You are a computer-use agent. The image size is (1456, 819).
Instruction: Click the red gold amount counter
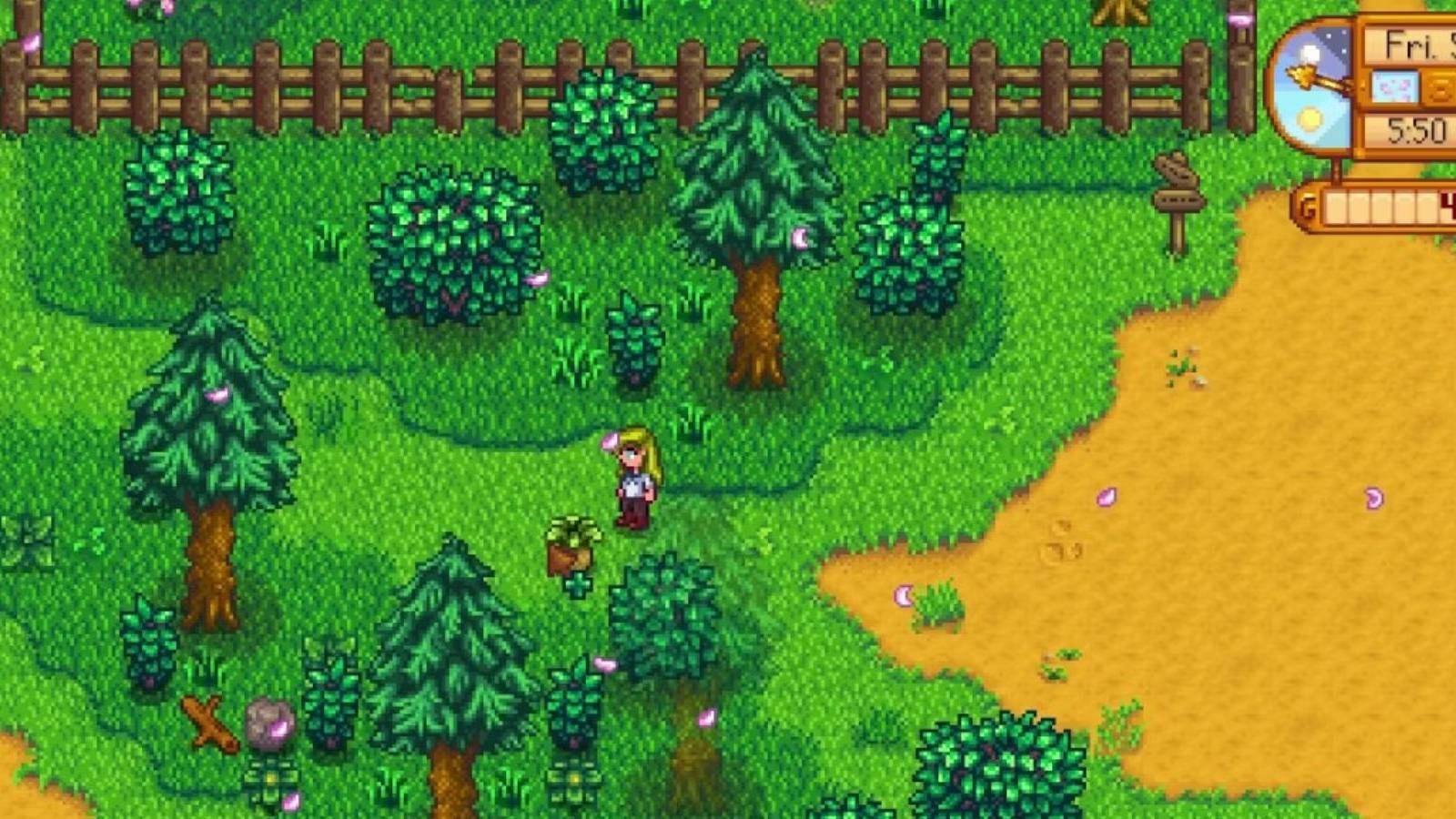(1448, 204)
